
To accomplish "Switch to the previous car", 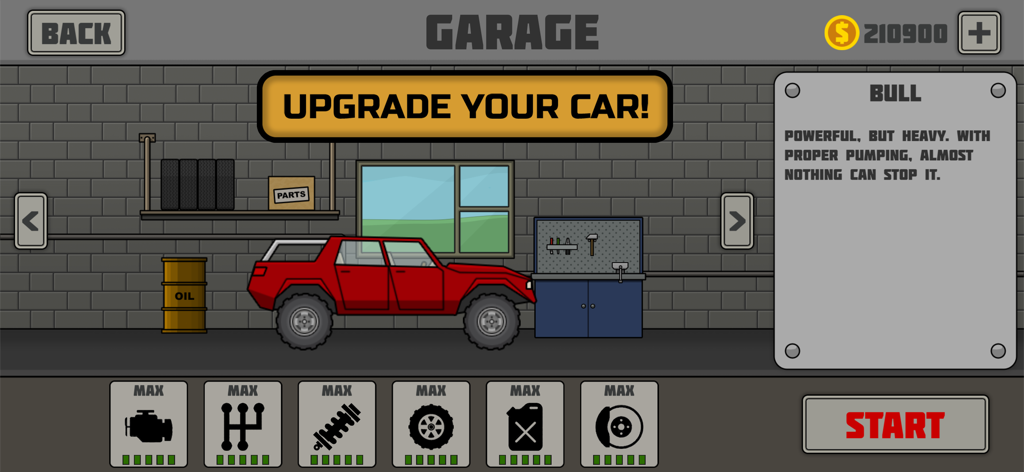I will pyautogui.click(x=31, y=221).
